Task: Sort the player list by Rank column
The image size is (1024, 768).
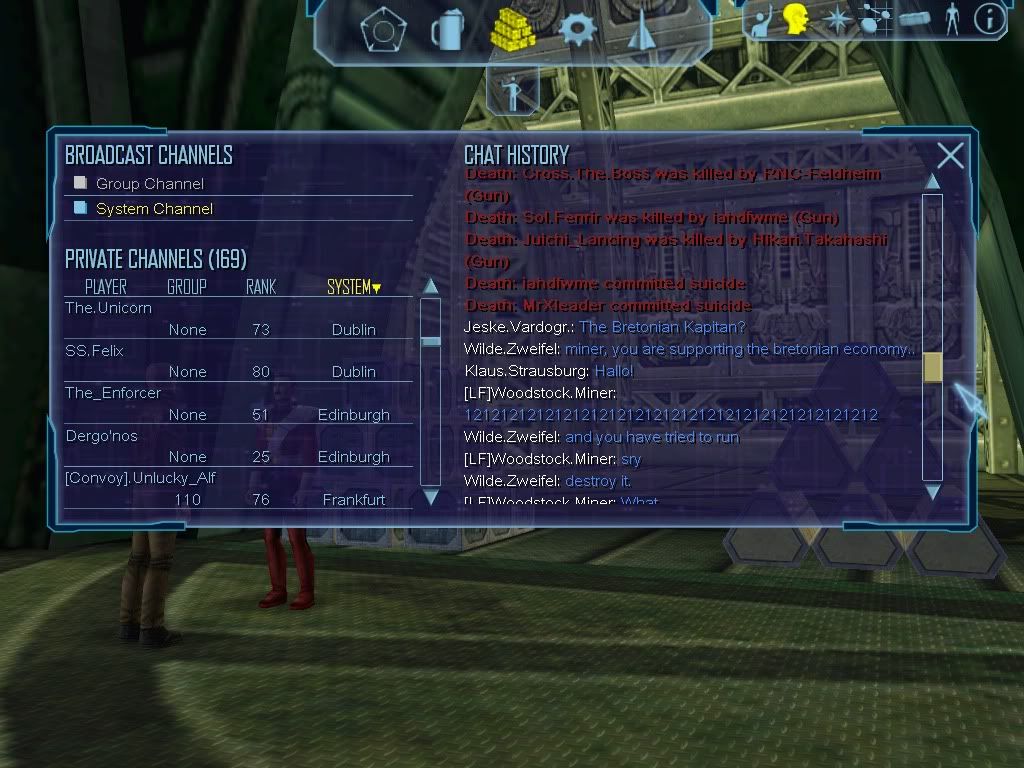Action: pyautogui.click(x=261, y=287)
